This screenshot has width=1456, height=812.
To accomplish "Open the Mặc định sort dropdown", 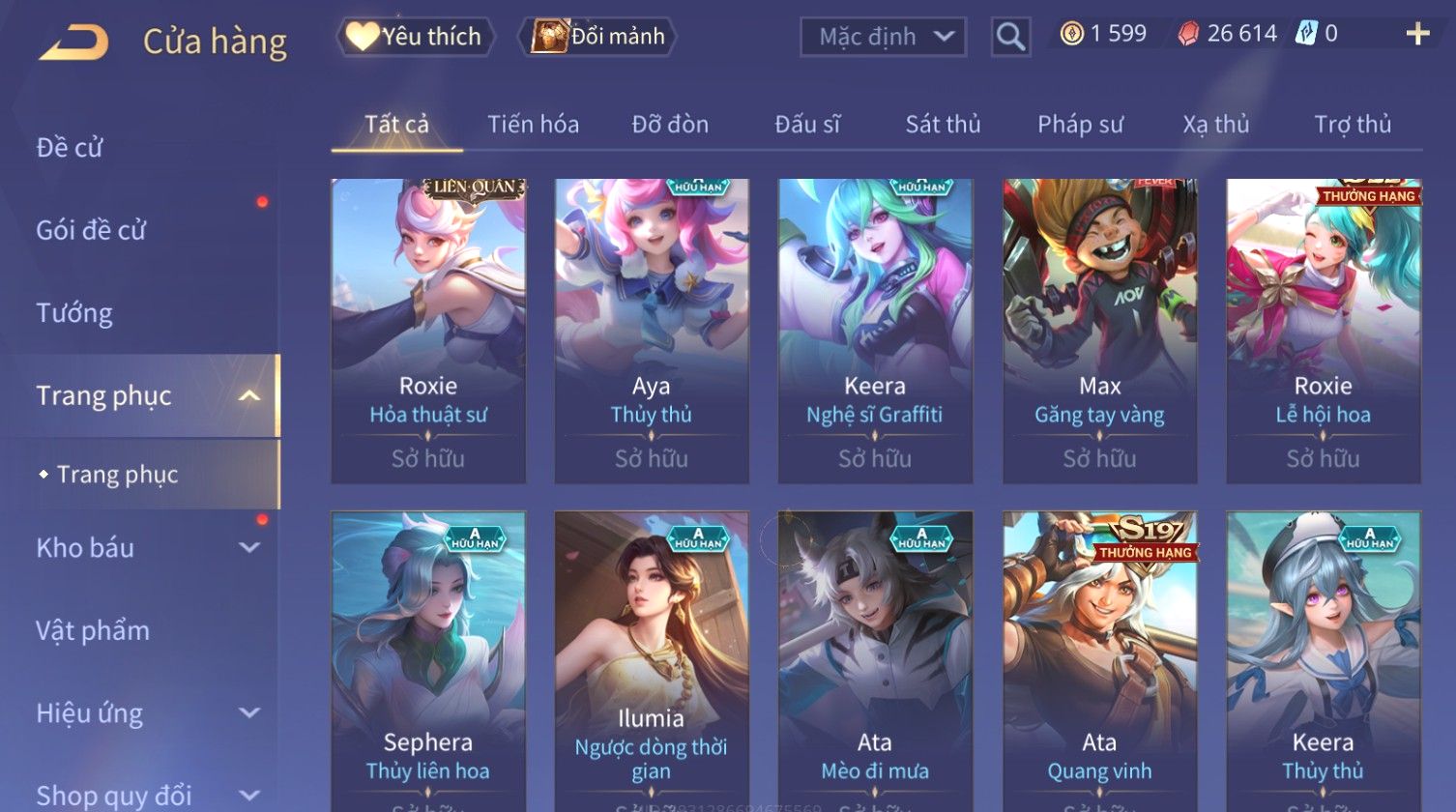I will [883, 37].
